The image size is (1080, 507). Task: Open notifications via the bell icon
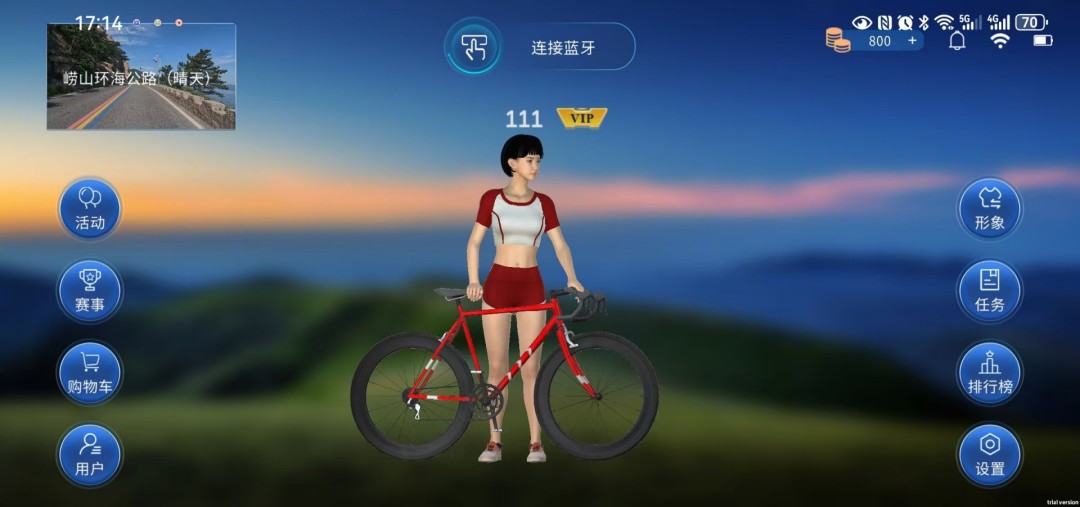[957, 41]
